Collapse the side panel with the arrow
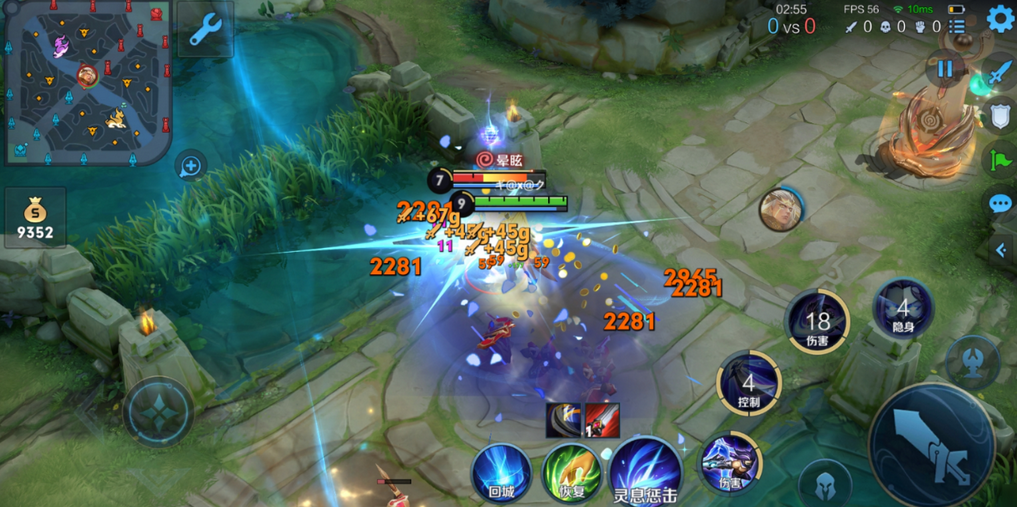Screen dimensions: 1017x507 [x=1001, y=250]
